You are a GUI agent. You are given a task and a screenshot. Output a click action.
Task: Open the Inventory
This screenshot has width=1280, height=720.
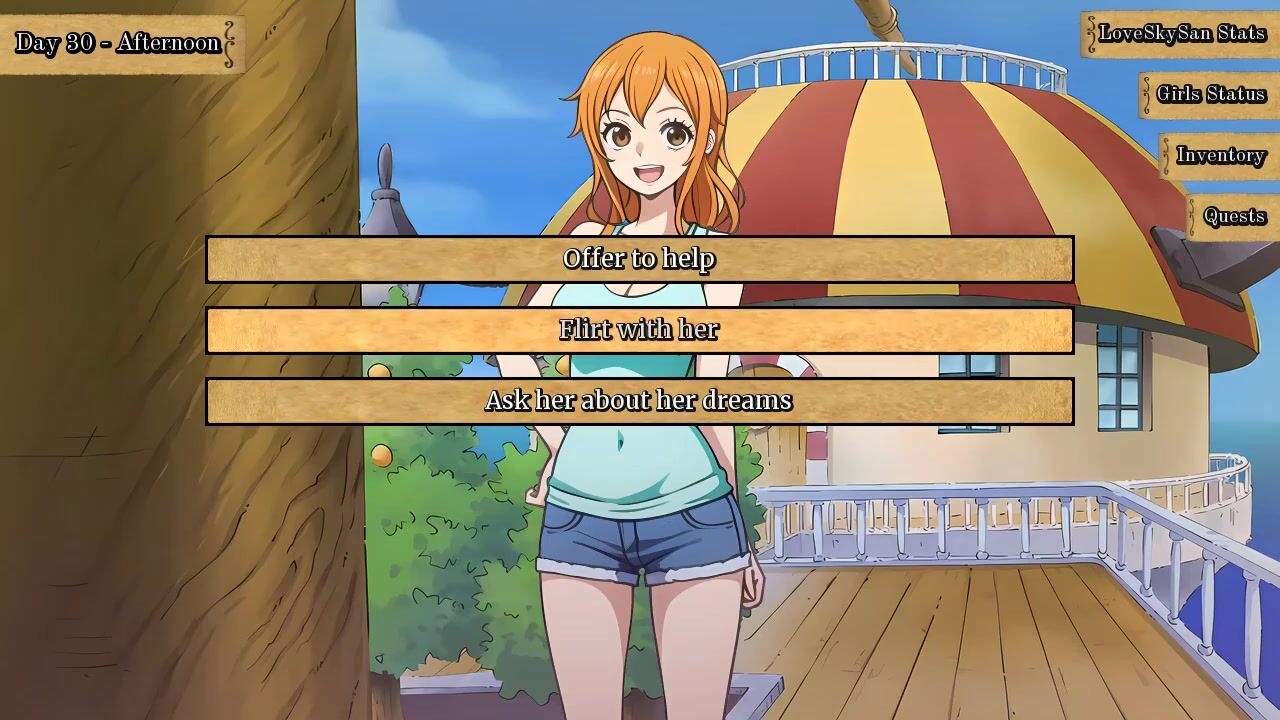pos(1220,155)
